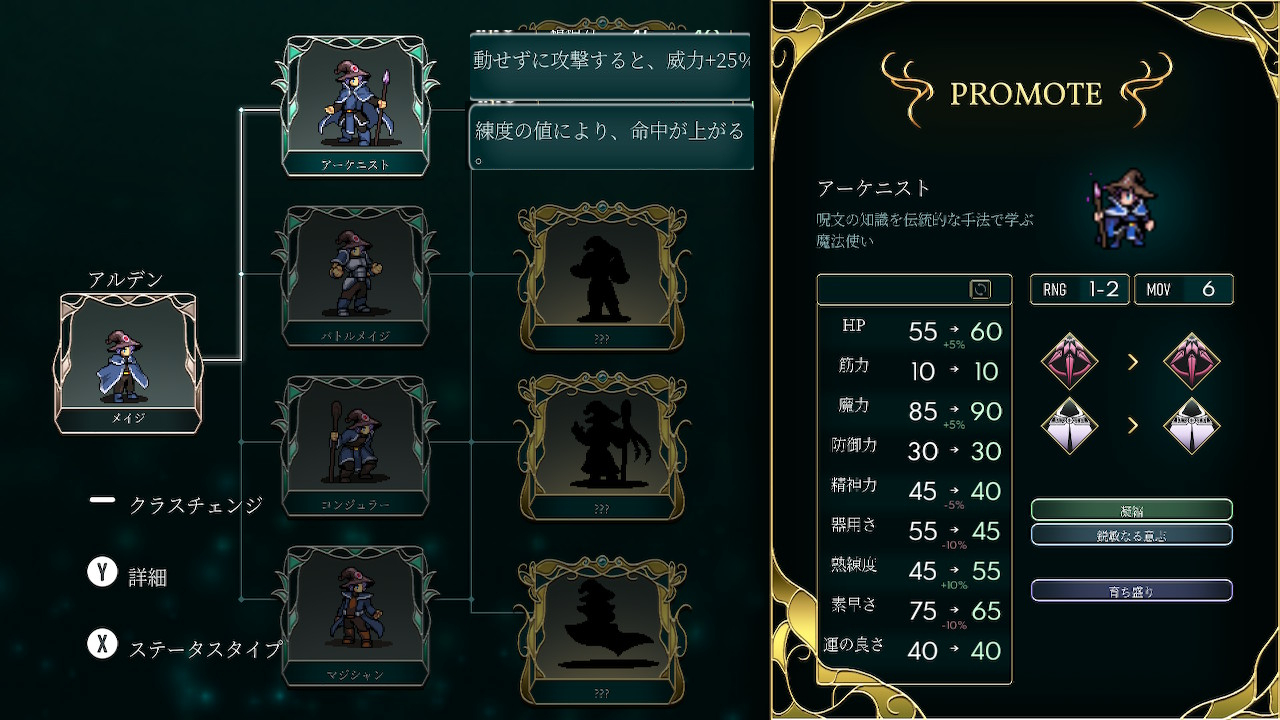Open the 練度 accuracy skill tooltip box
This screenshot has height=720, width=1280.
click(x=611, y=139)
